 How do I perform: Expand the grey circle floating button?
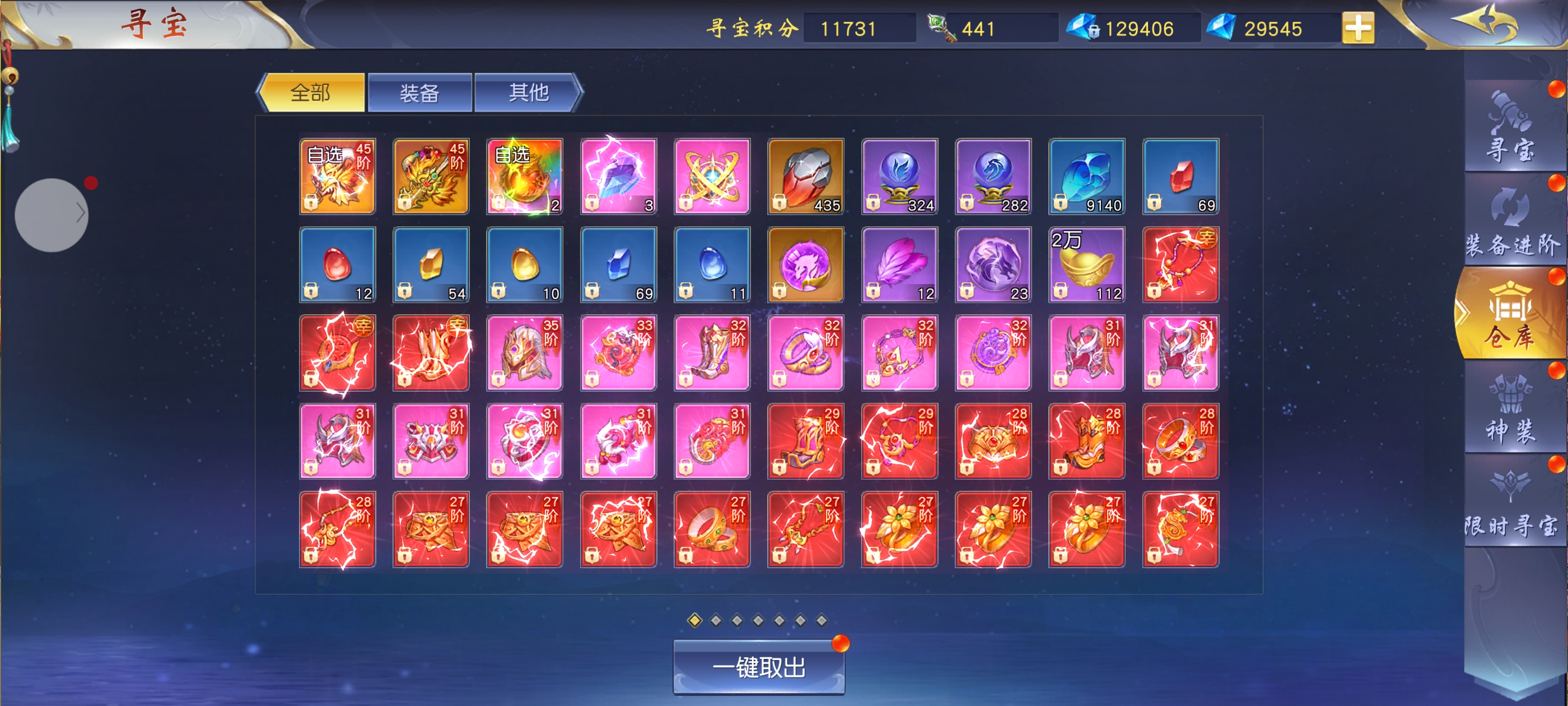[52, 215]
